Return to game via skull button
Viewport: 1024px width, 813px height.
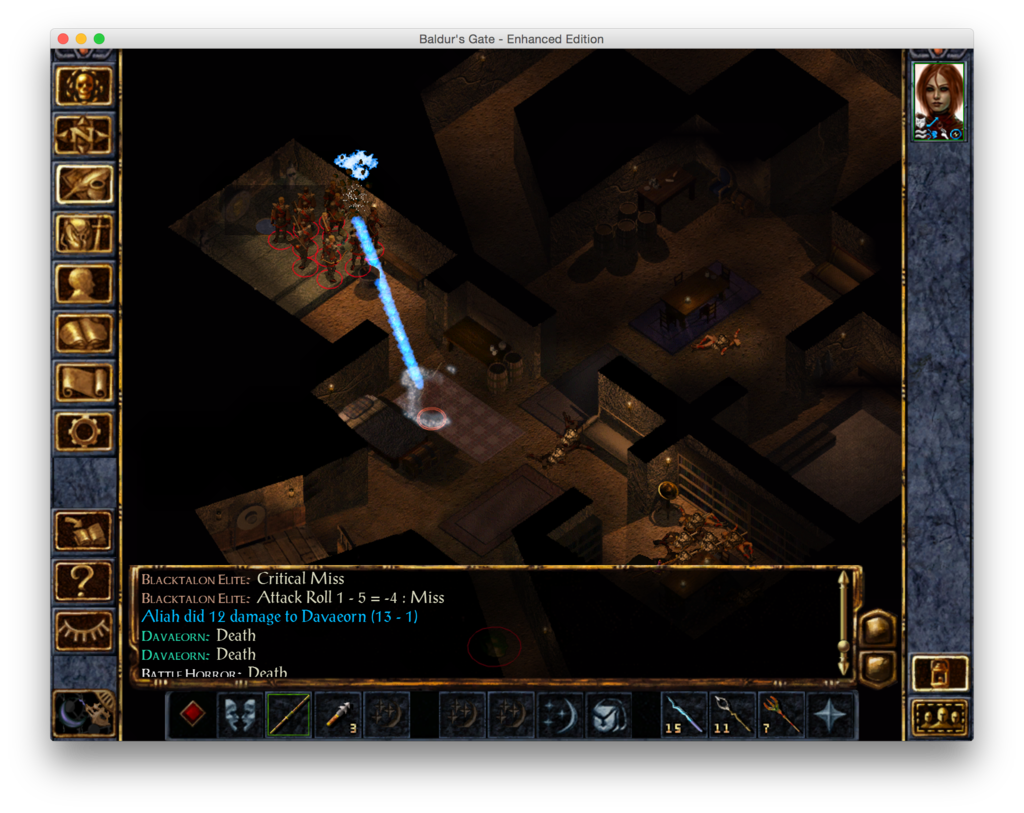[x=84, y=86]
